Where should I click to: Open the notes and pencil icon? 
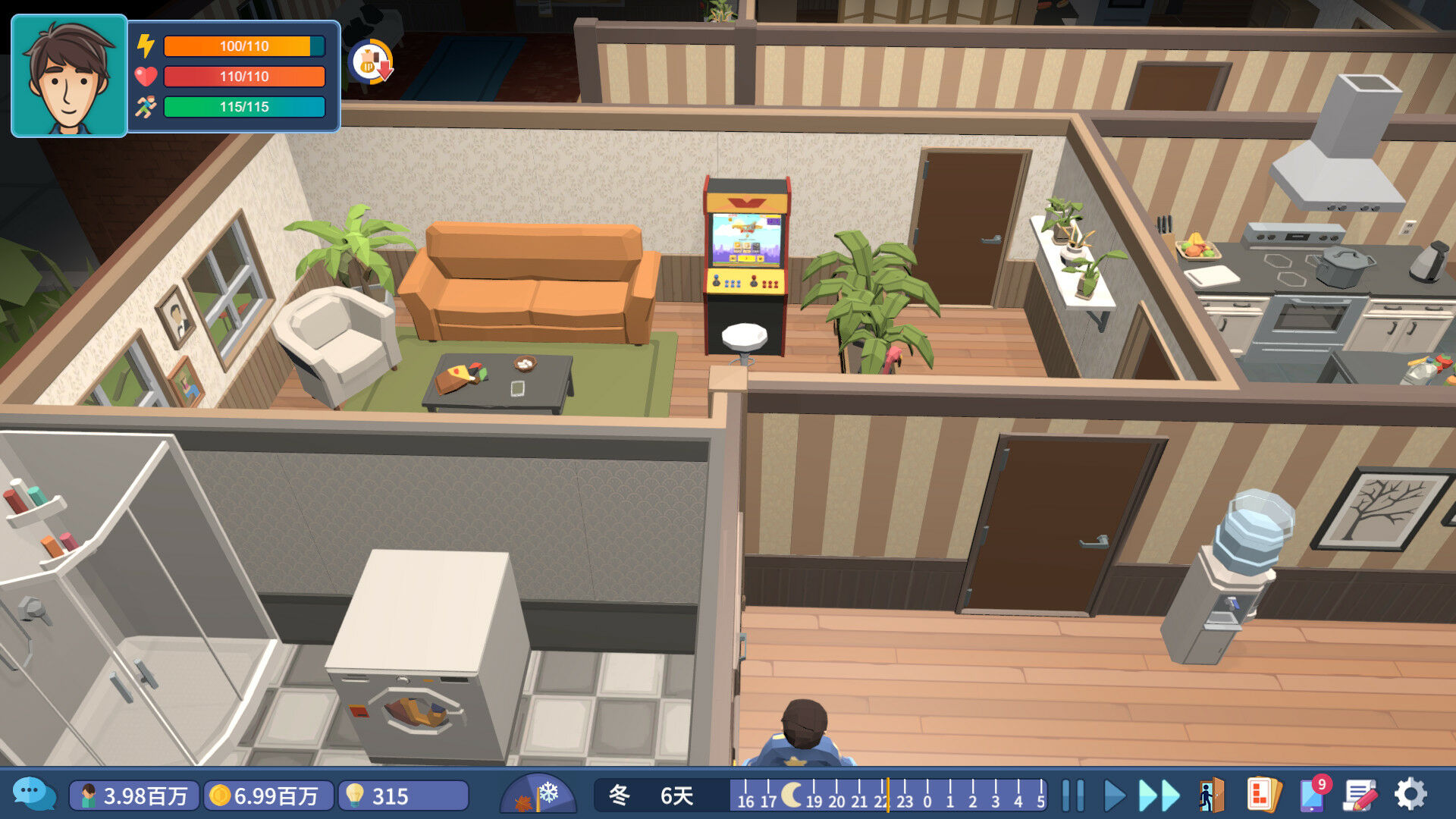coord(1360,795)
